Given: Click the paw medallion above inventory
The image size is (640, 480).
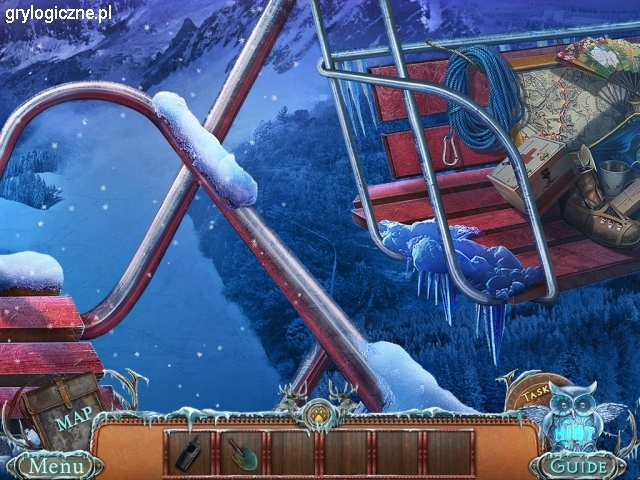Looking at the screenshot, I should [x=318, y=411].
